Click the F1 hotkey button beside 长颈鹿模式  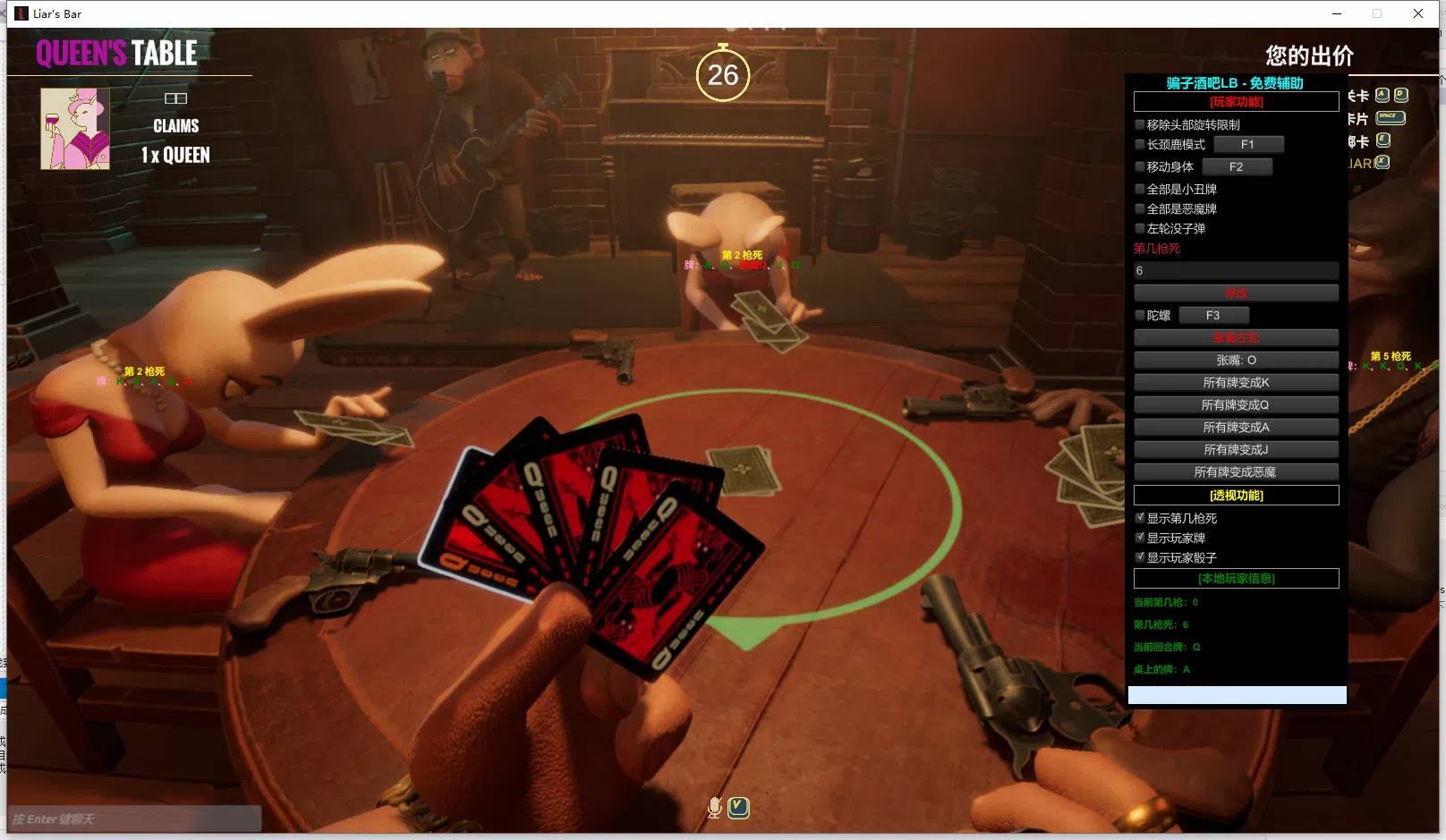[x=1249, y=144]
